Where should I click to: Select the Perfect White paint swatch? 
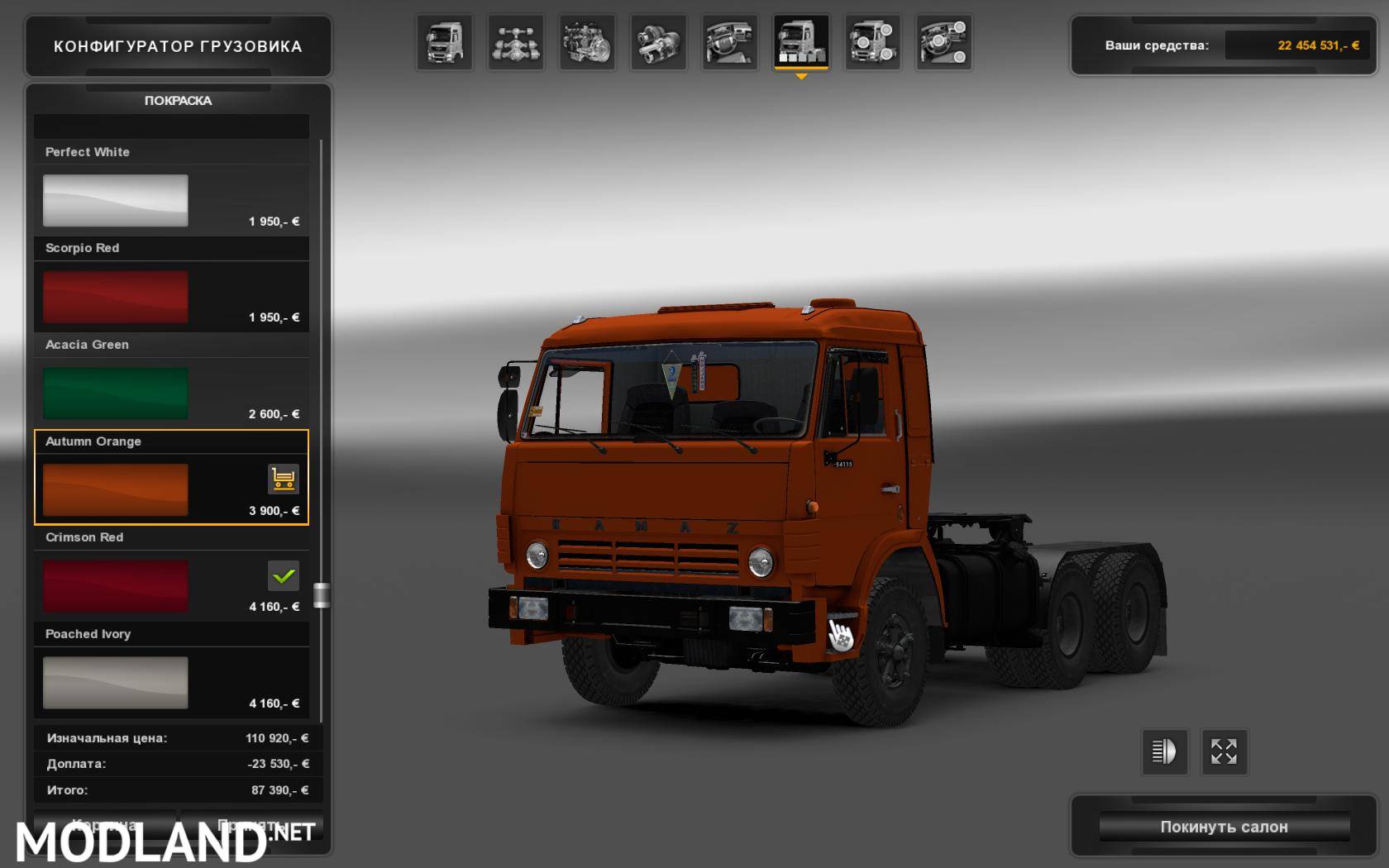(115, 200)
